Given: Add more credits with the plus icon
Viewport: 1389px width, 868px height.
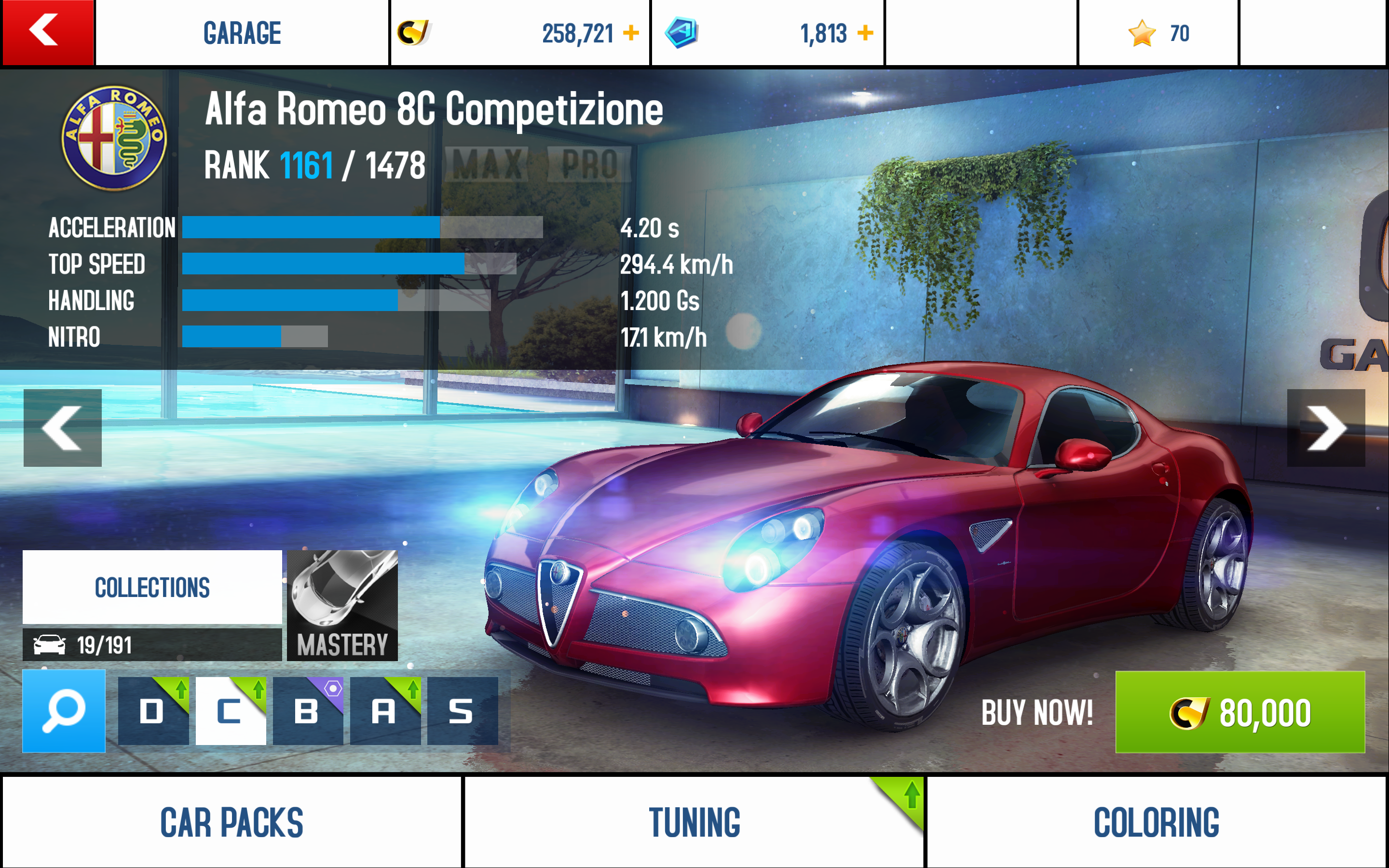Looking at the screenshot, I should tap(631, 33).
